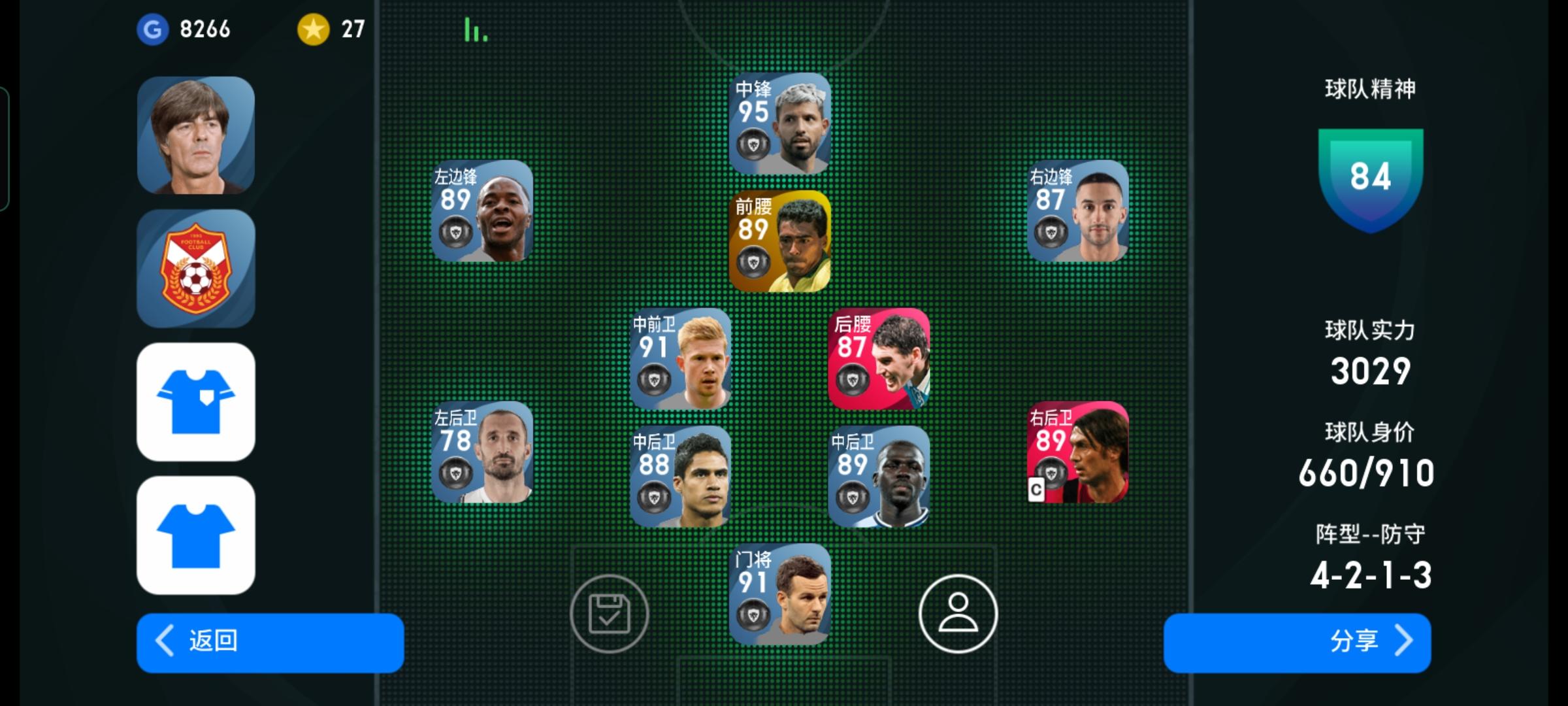
Task: Click the save squad floppy disk icon
Action: coord(609,614)
